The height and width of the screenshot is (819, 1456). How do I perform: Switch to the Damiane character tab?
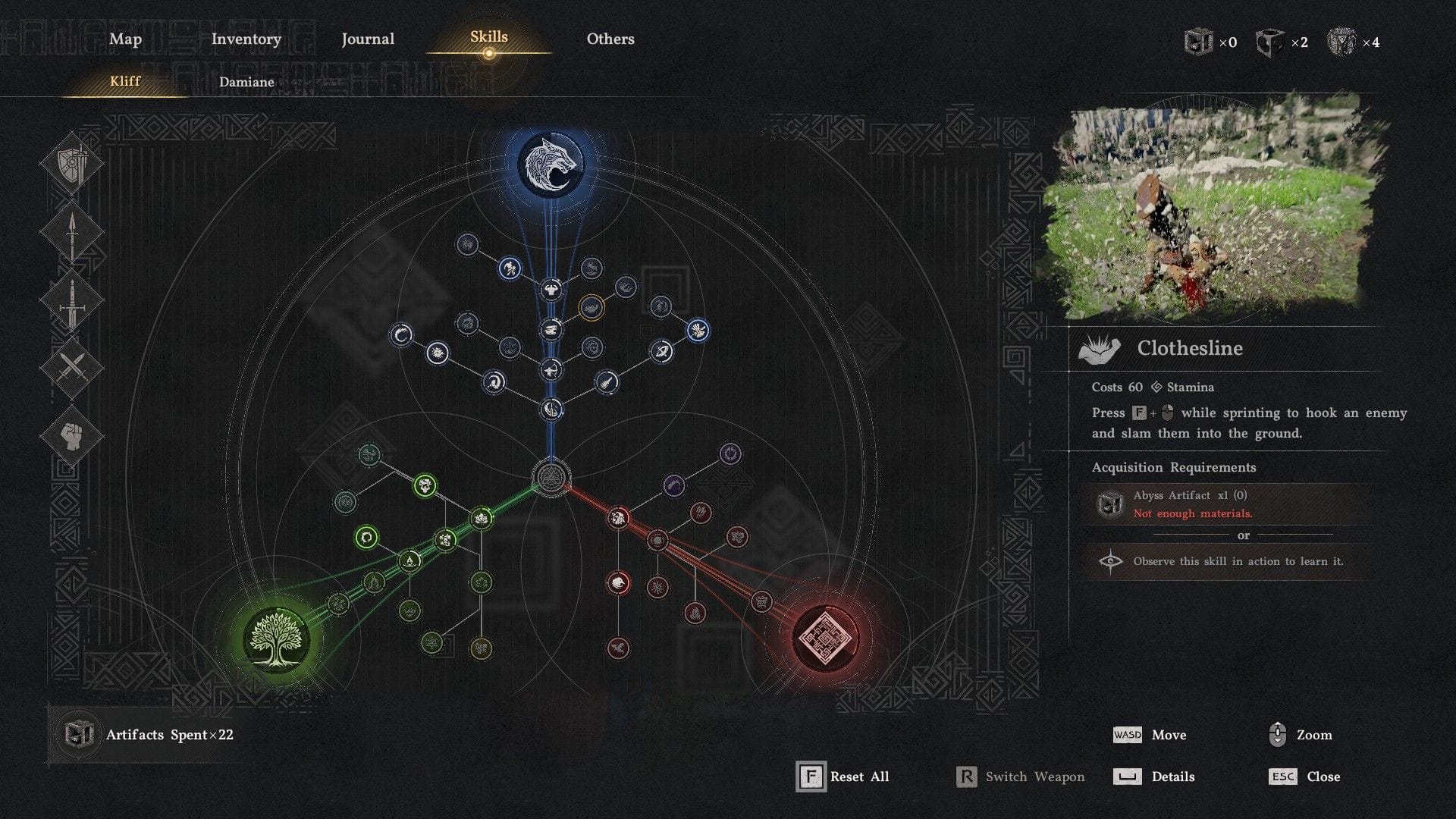(246, 82)
